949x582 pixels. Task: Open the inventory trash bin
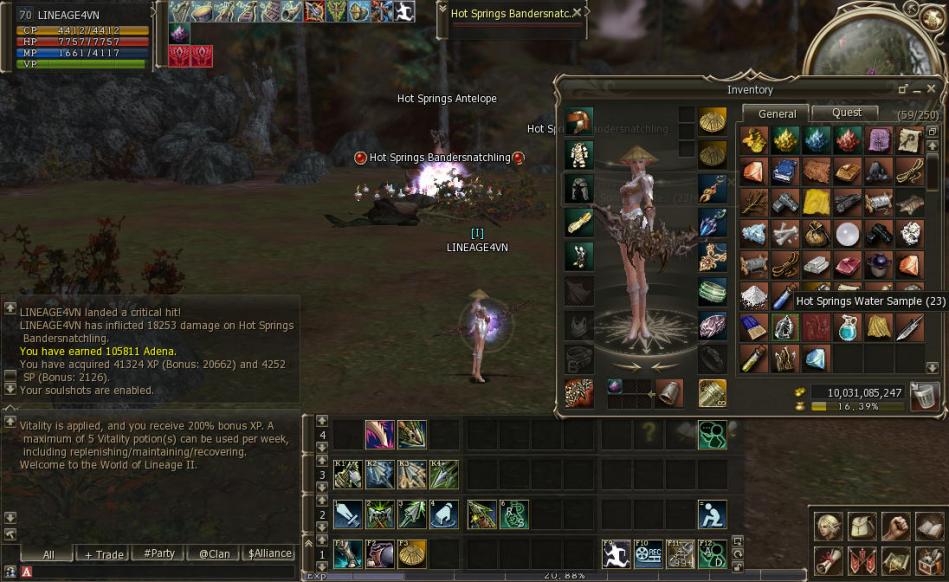click(x=925, y=397)
